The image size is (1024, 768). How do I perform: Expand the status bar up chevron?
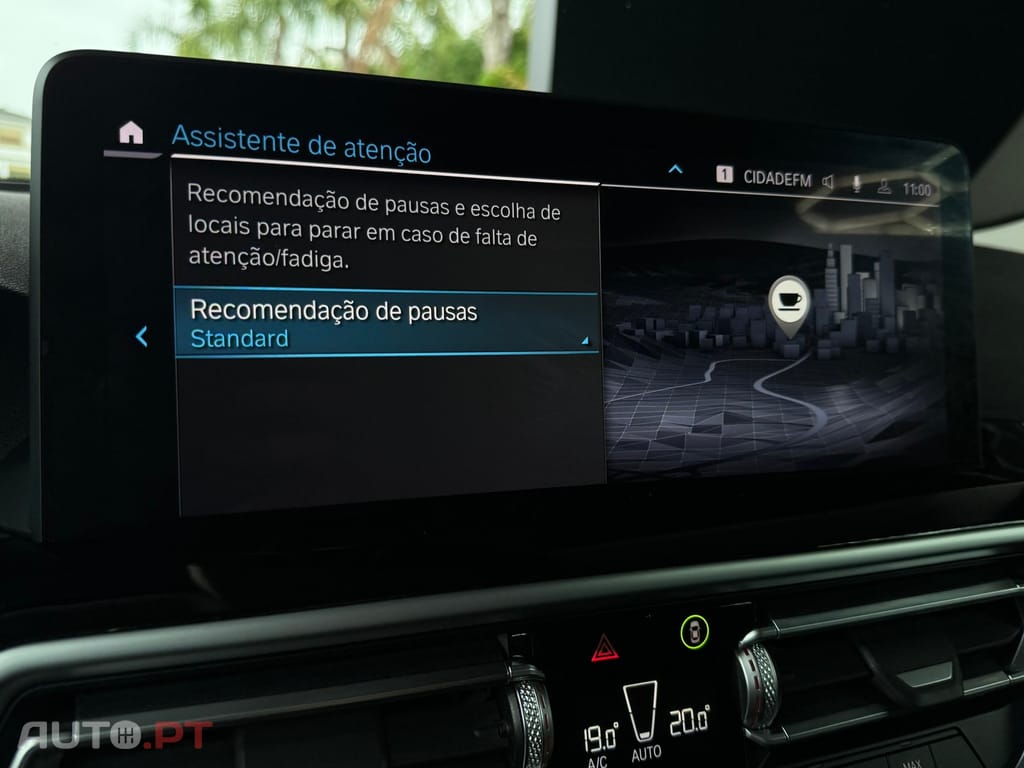675,169
